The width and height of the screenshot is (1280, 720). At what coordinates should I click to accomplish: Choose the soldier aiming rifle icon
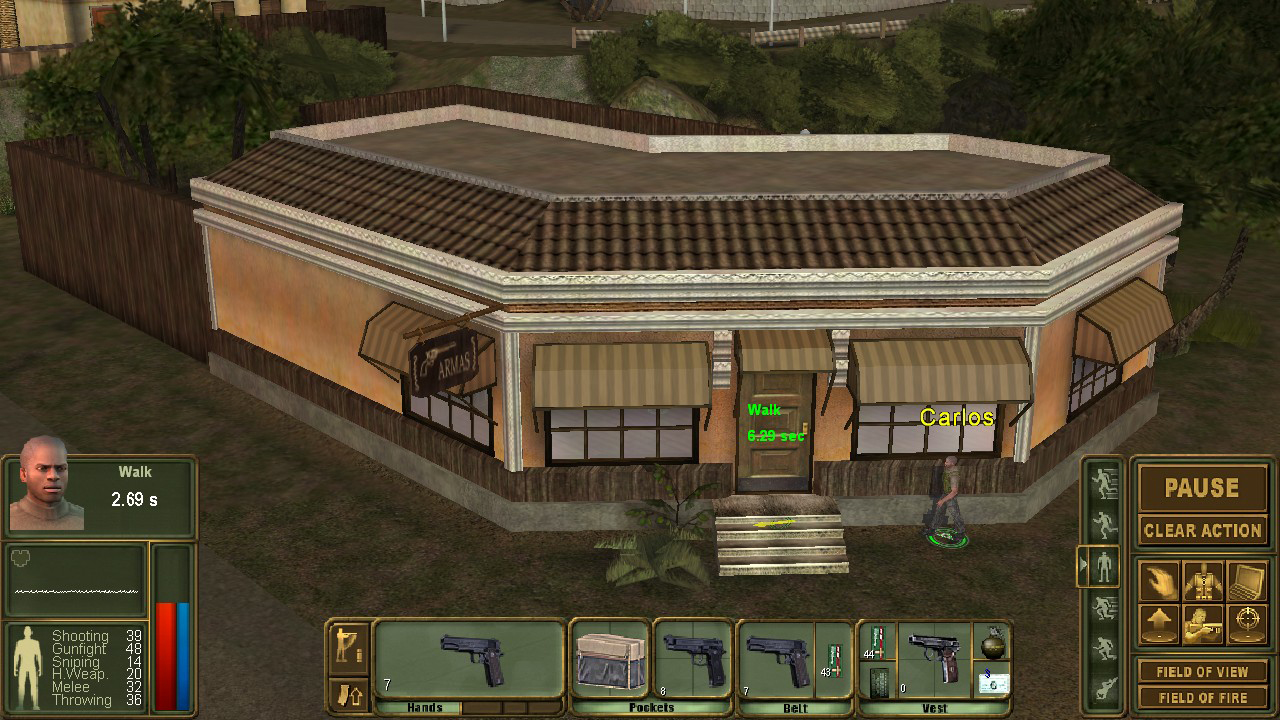pyautogui.click(x=1203, y=624)
